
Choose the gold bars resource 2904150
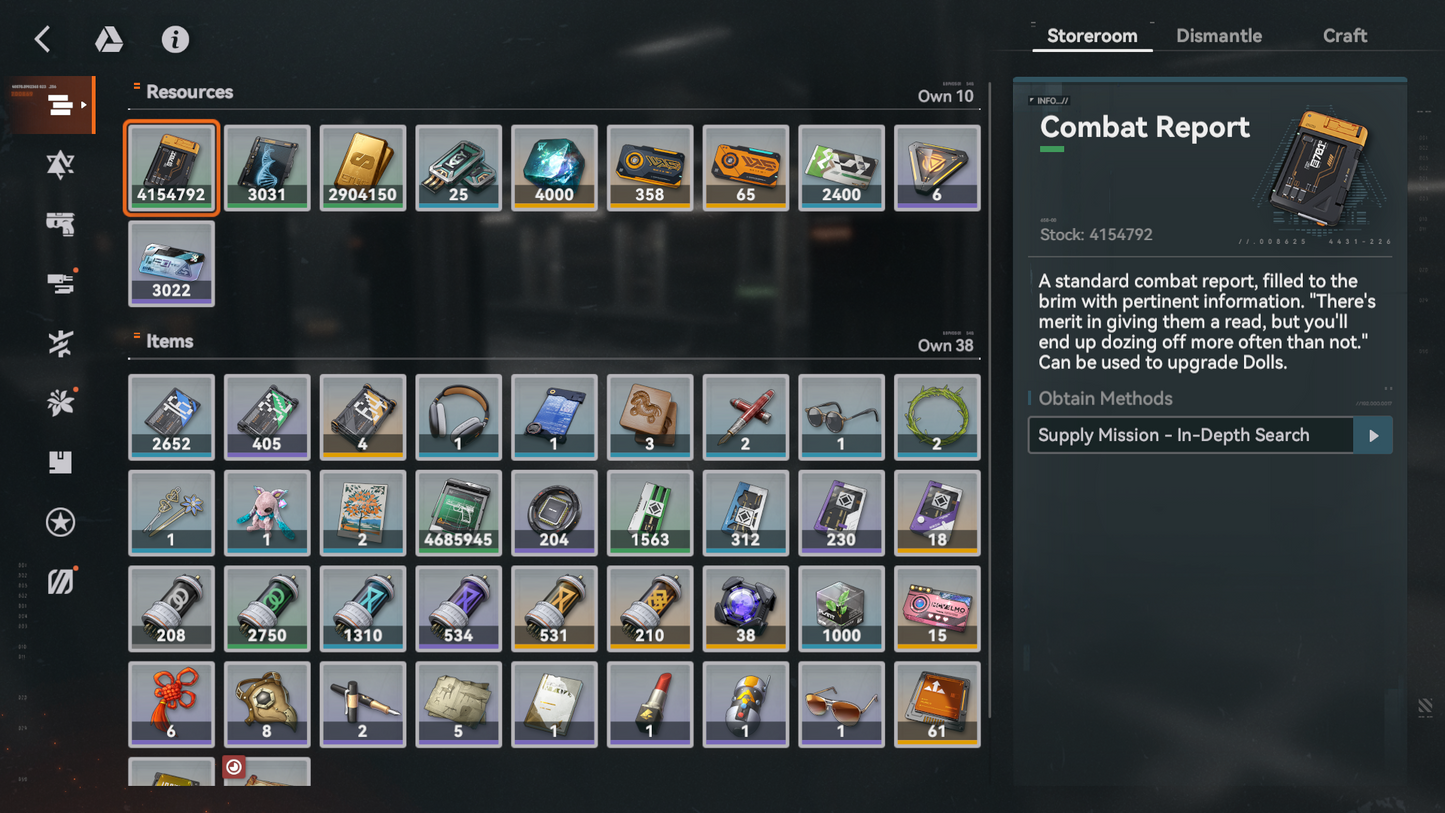[363, 167]
